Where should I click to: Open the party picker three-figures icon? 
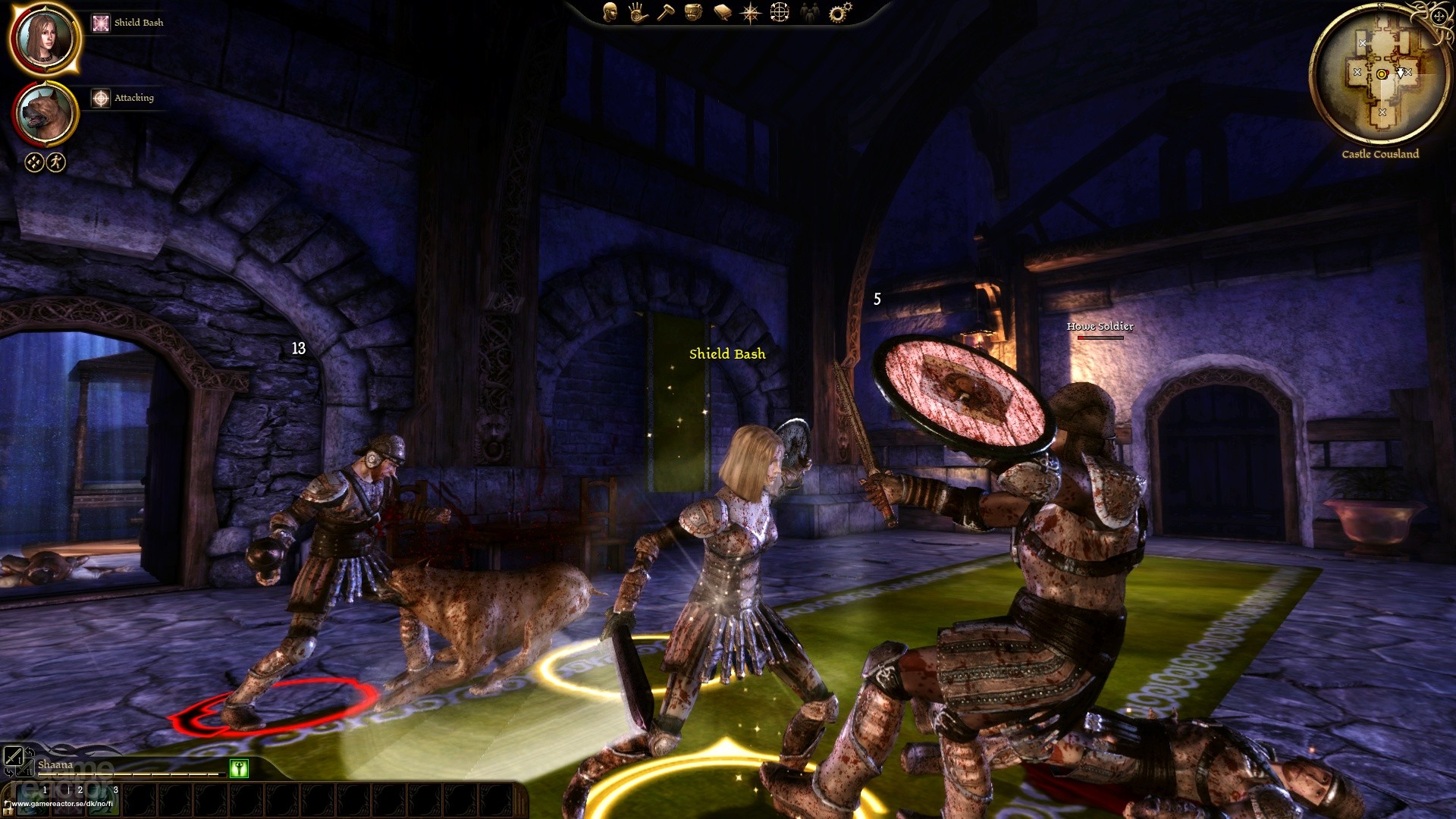[x=809, y=12]
